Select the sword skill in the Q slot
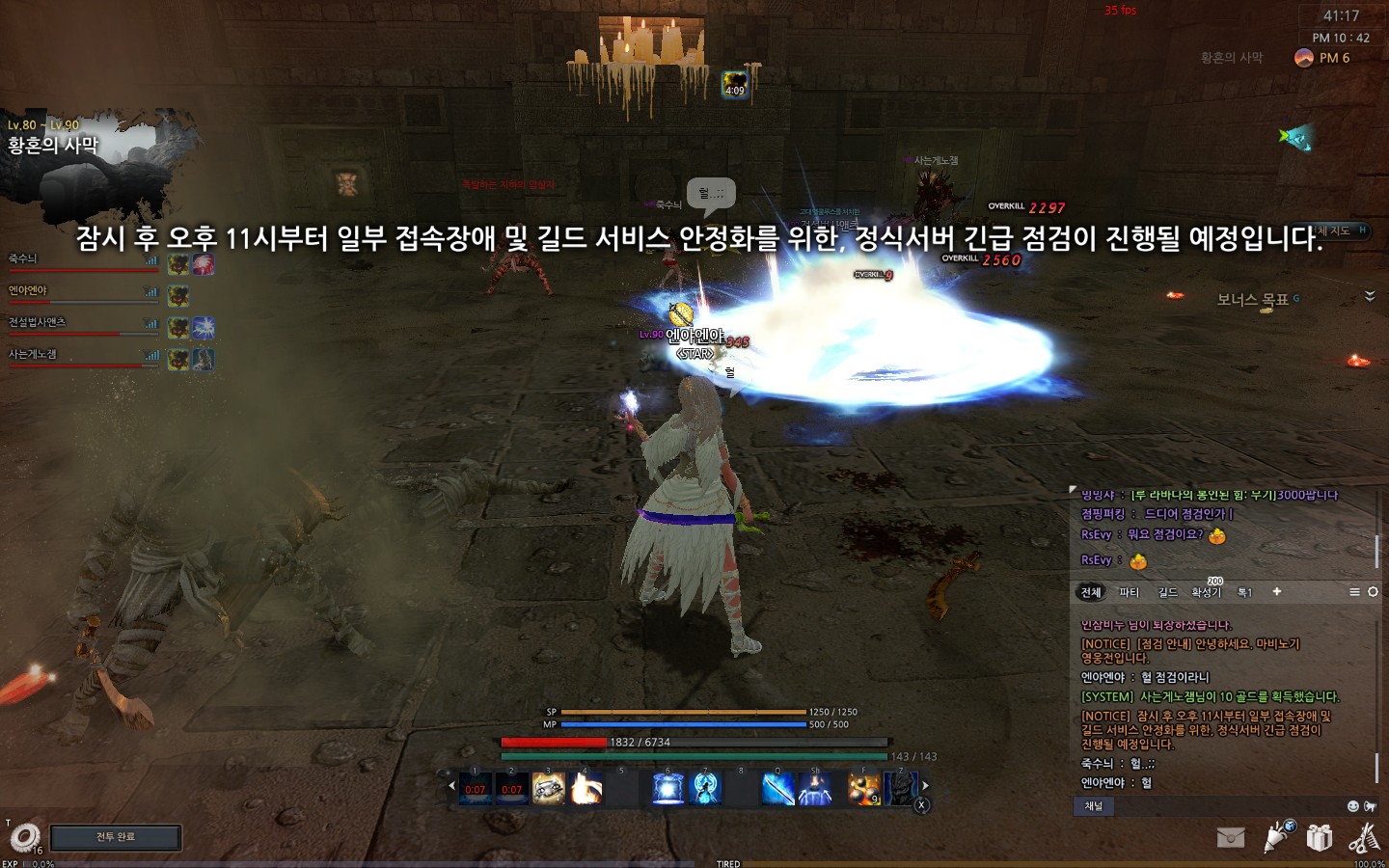Screen dimensions: 1389x868 coord(777,789)
